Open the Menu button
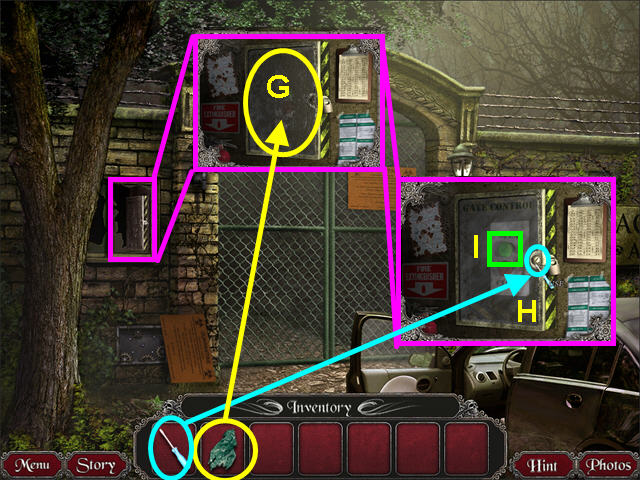This screenshot has width=640, height=480. 32,465
